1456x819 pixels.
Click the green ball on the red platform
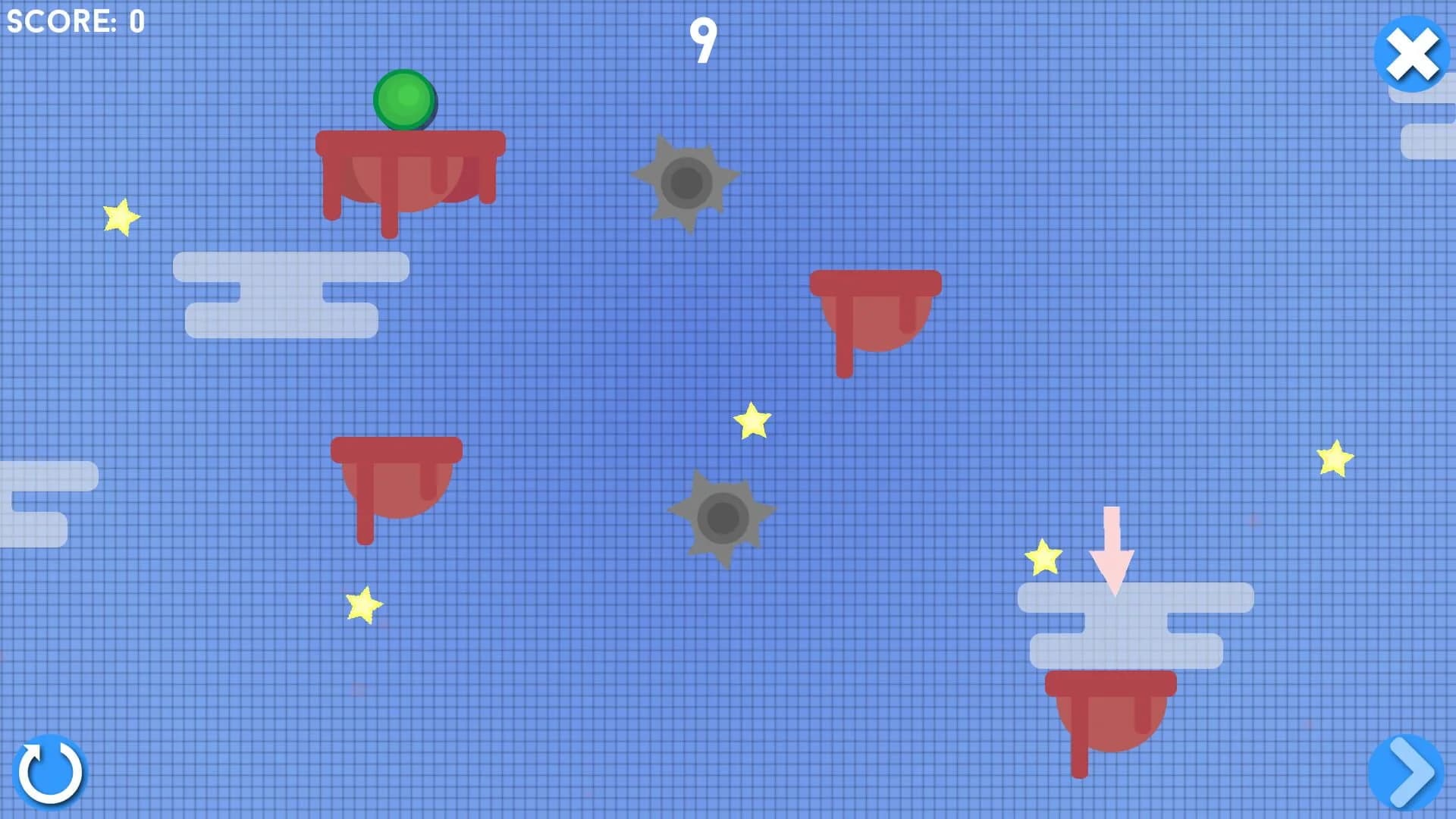(x=404, y=101)
